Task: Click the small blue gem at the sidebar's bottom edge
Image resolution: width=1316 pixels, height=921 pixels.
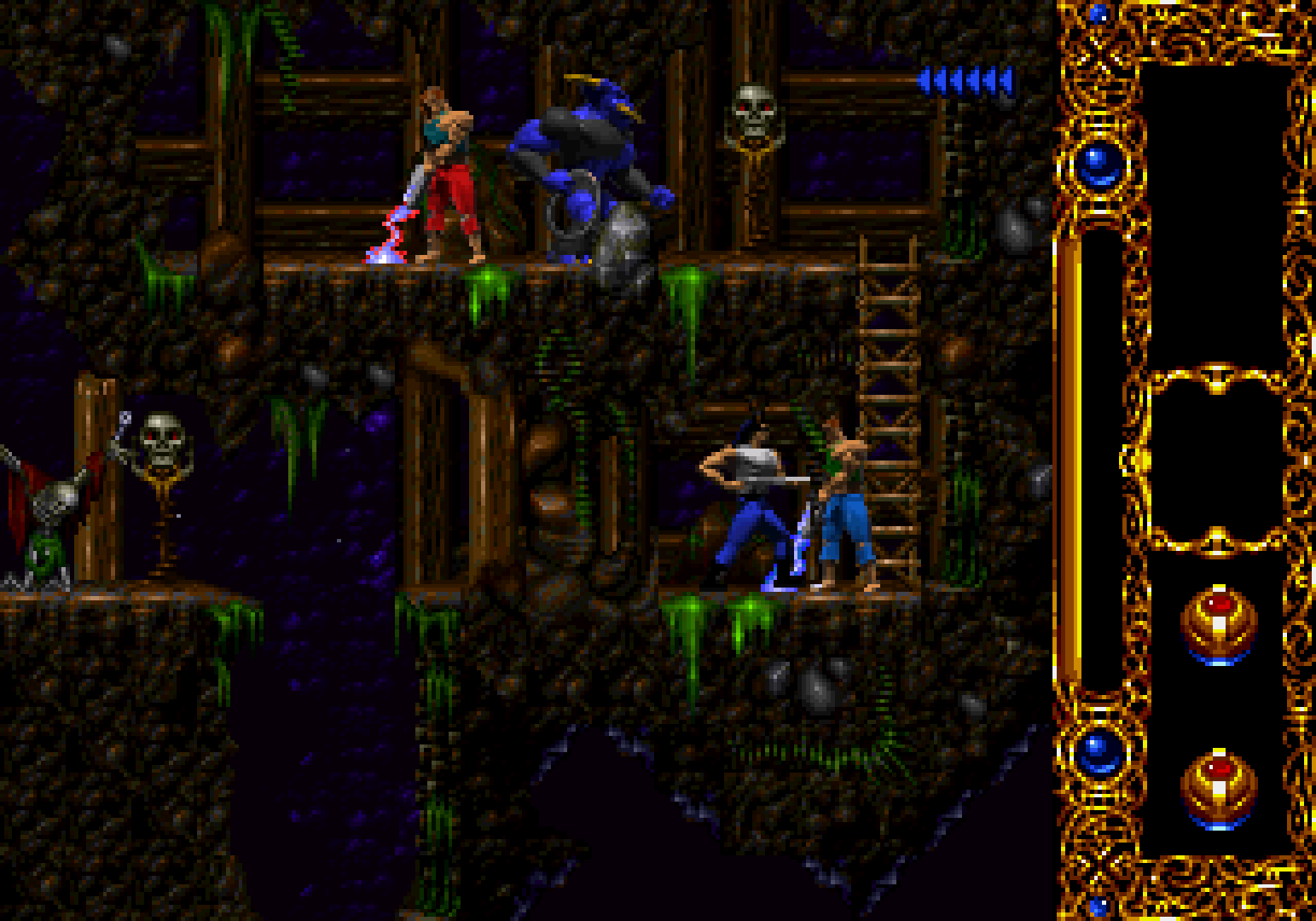Action: coord(1098,907)
